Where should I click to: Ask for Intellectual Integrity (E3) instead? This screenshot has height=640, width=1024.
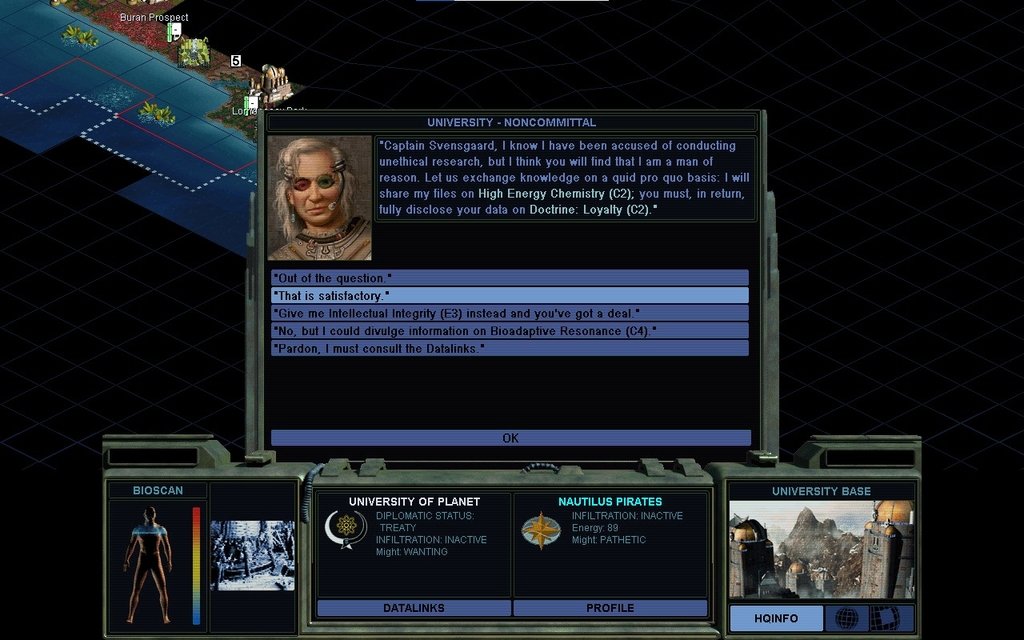509,313
